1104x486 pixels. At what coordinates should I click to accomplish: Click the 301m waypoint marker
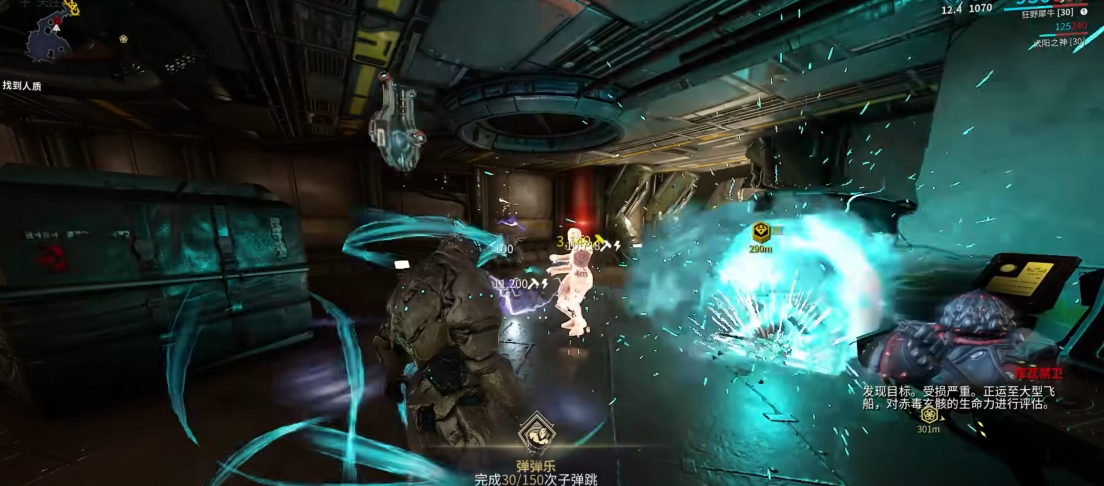coord(929,415)
